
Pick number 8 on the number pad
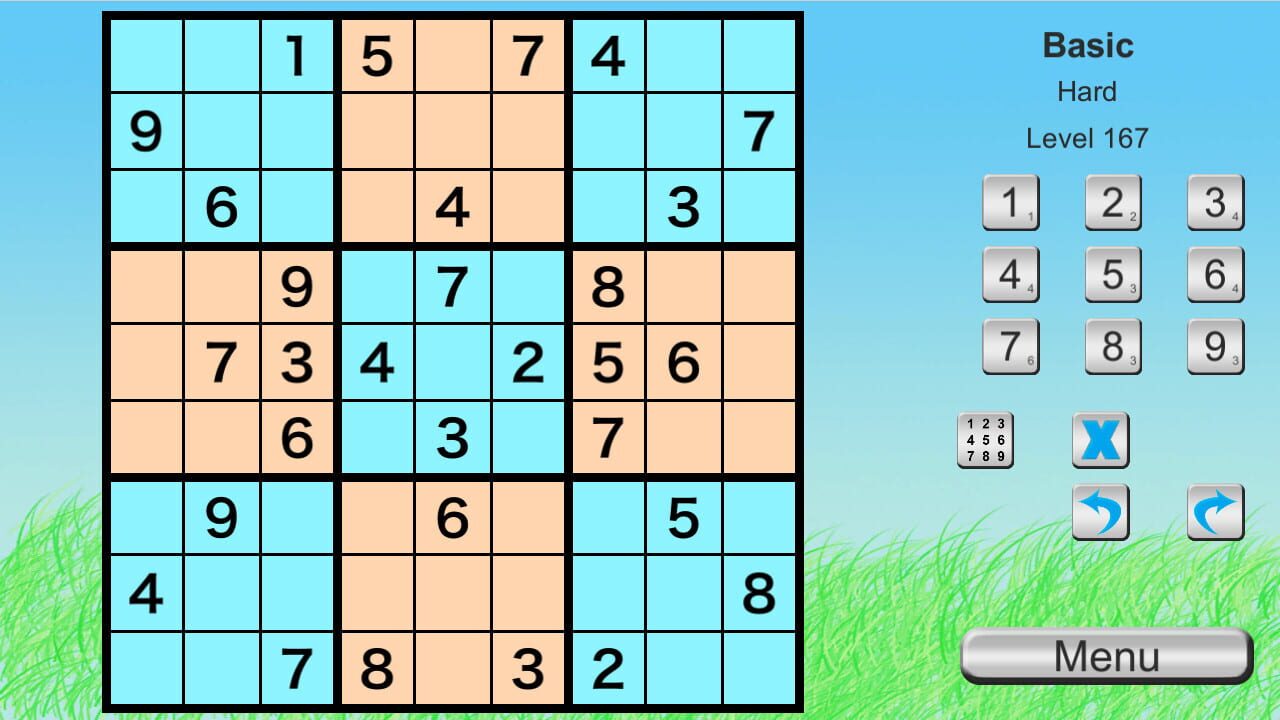point(1113,345)
